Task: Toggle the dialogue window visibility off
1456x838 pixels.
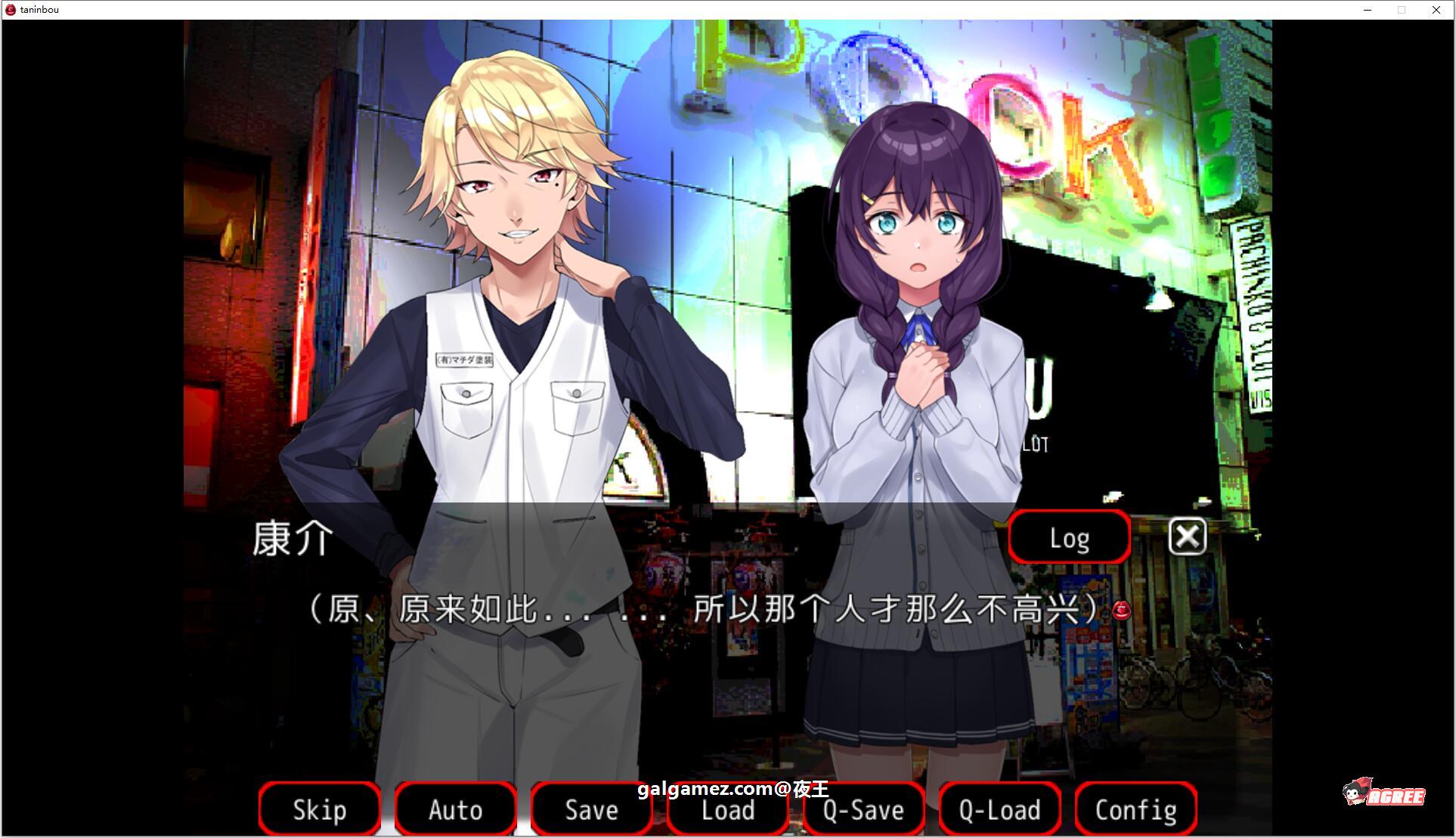Action: [x=1186, y=537]
